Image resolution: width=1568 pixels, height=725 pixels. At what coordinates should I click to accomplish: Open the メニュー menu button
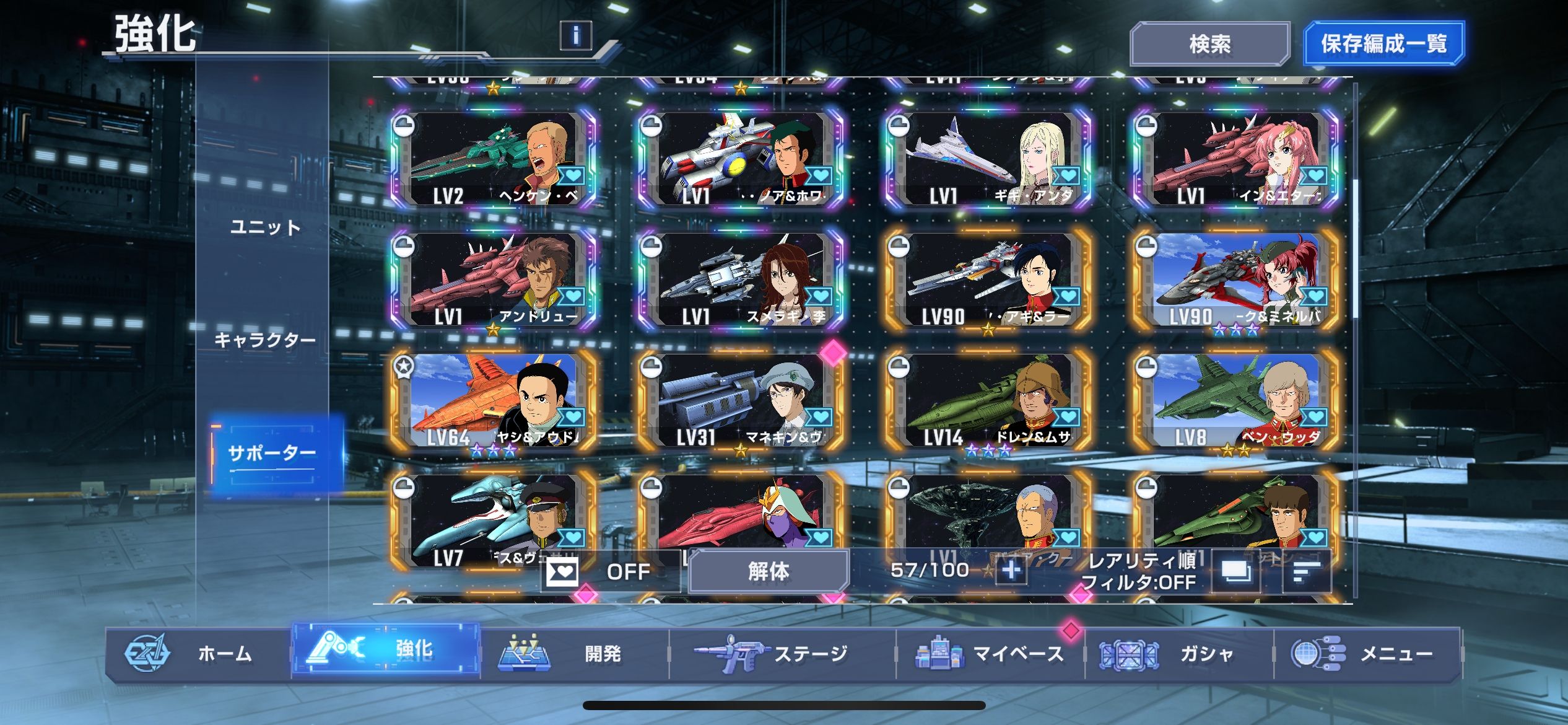tap(1366, 654)
